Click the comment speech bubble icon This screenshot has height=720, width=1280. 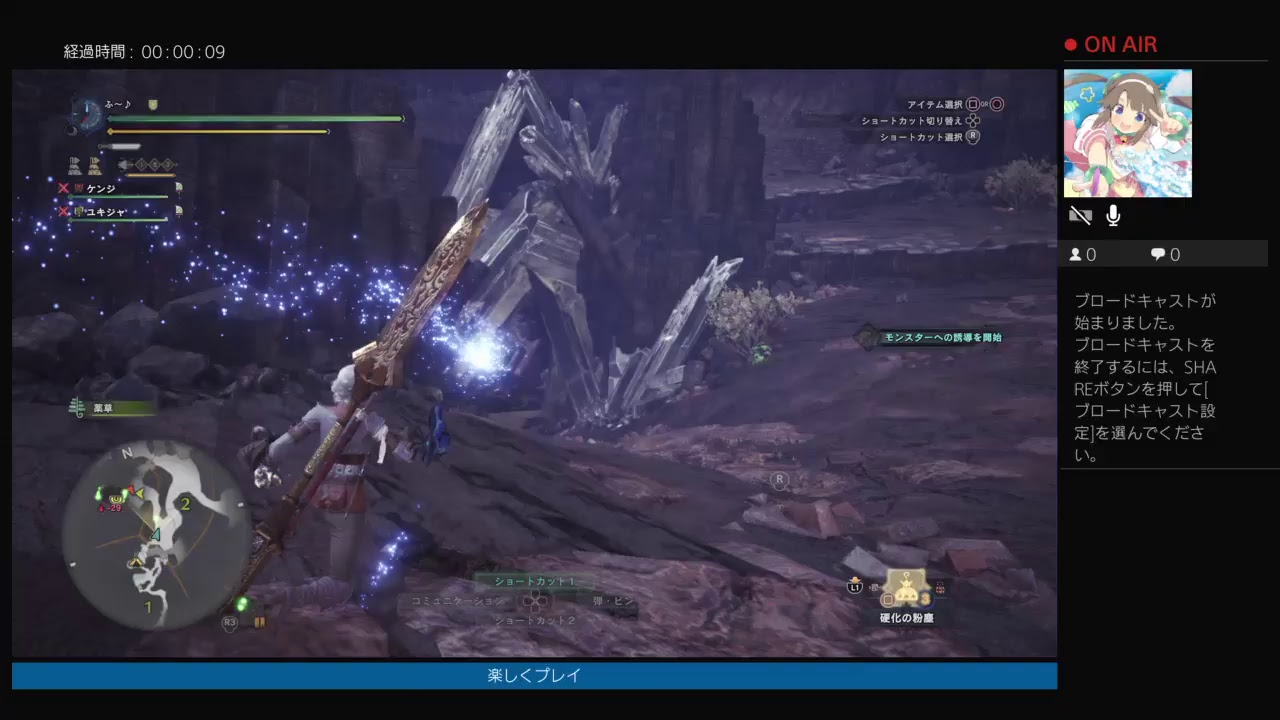tap(1158, 254)
